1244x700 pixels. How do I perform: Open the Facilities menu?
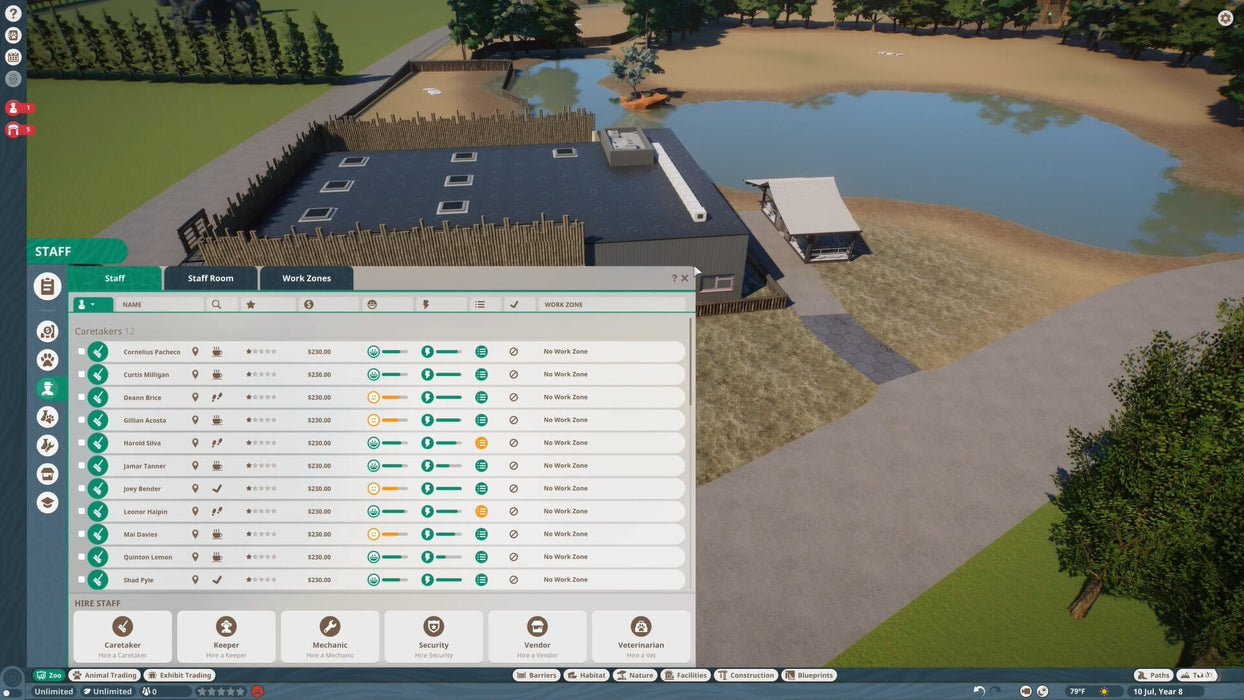click(x=685, y=675)
